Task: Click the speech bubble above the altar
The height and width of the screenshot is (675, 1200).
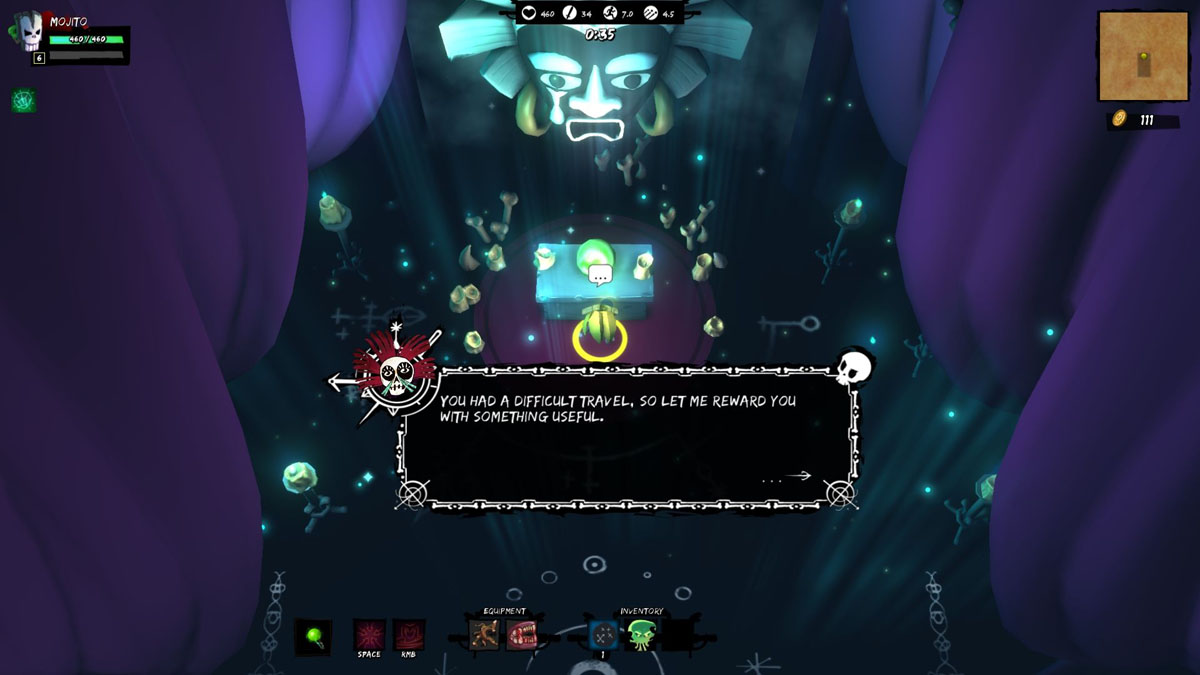Action: pyautogui.click(x=600, y=274)
